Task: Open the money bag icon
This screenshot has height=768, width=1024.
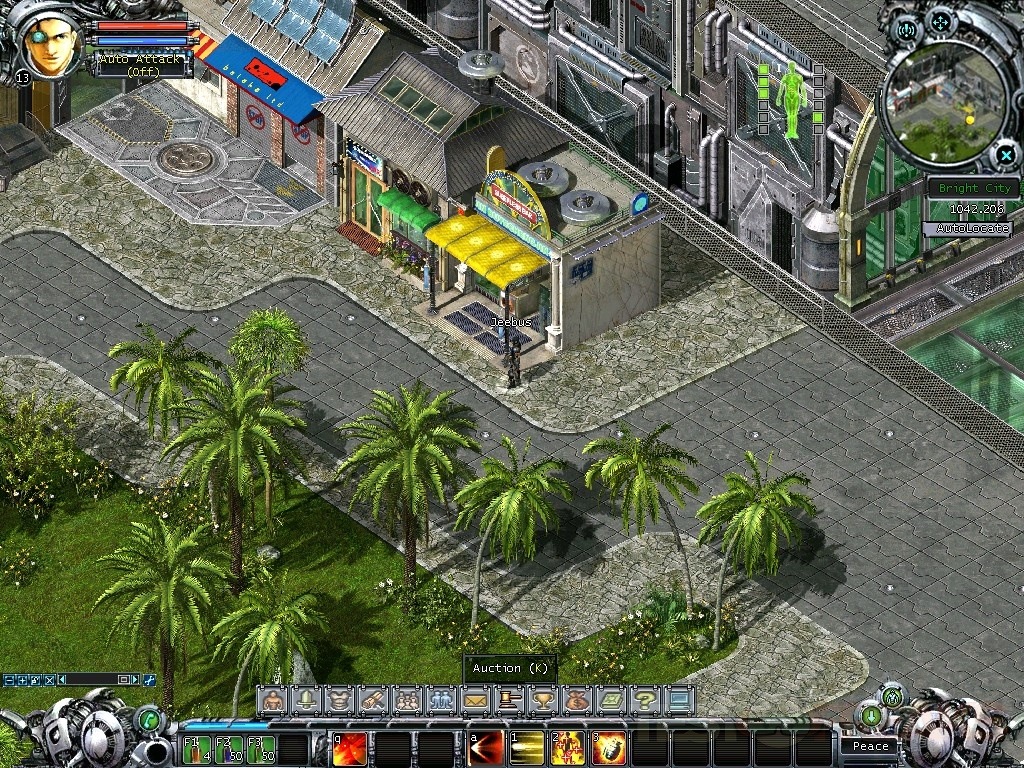Action: coord(577,700)
